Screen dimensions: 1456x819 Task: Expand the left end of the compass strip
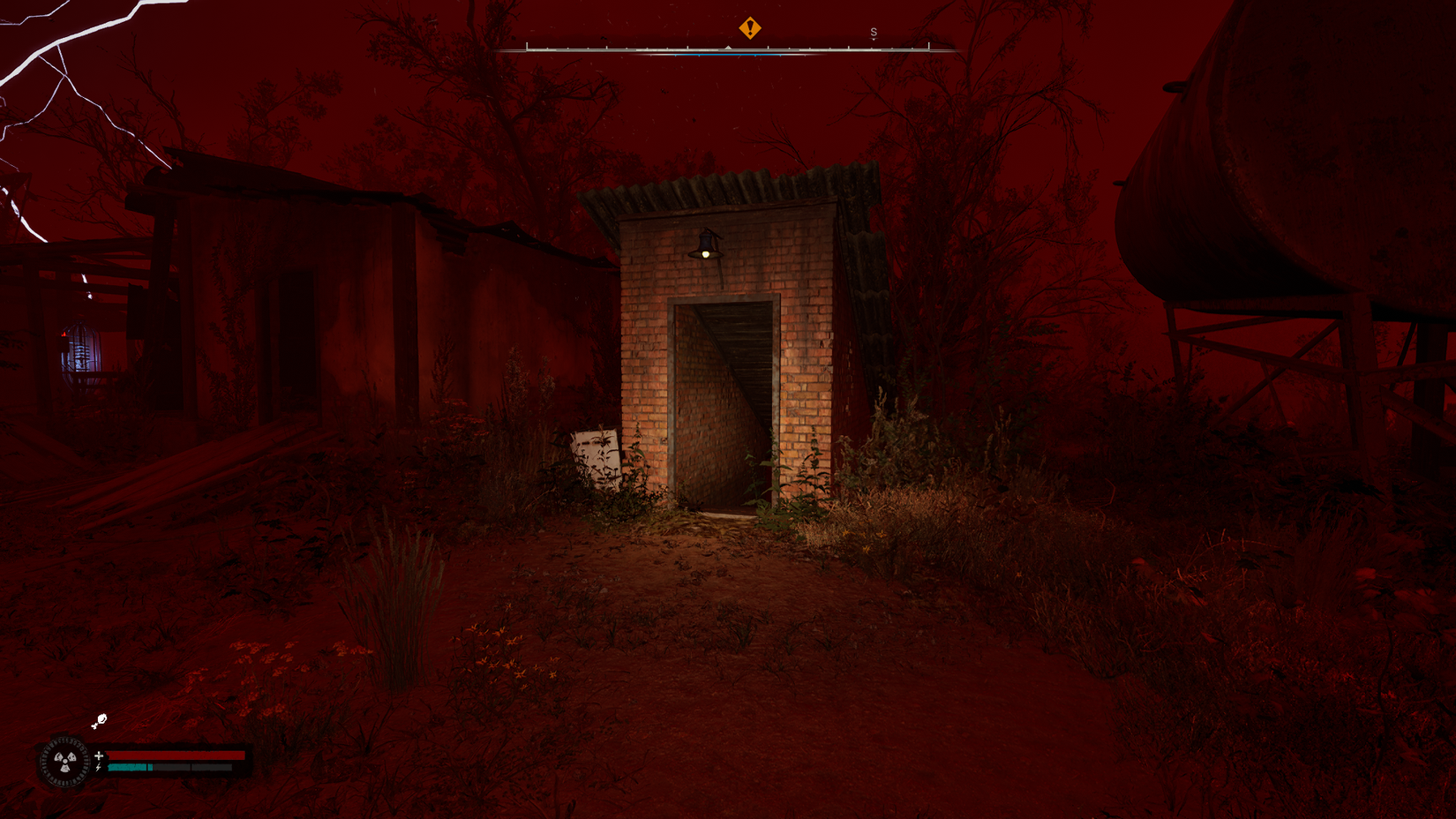(528, 50)
